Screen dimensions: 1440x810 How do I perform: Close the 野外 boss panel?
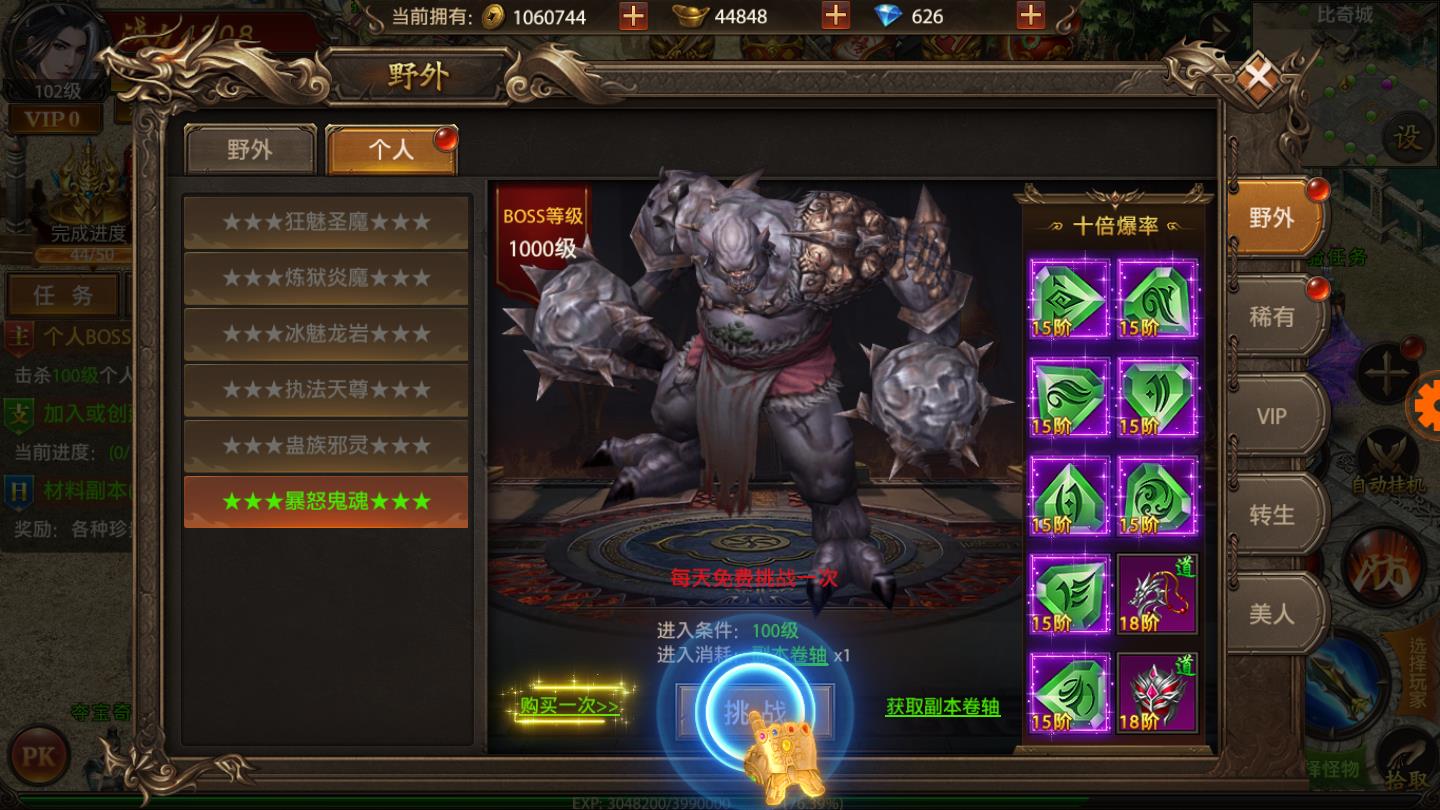click(x=1259, y=75)
